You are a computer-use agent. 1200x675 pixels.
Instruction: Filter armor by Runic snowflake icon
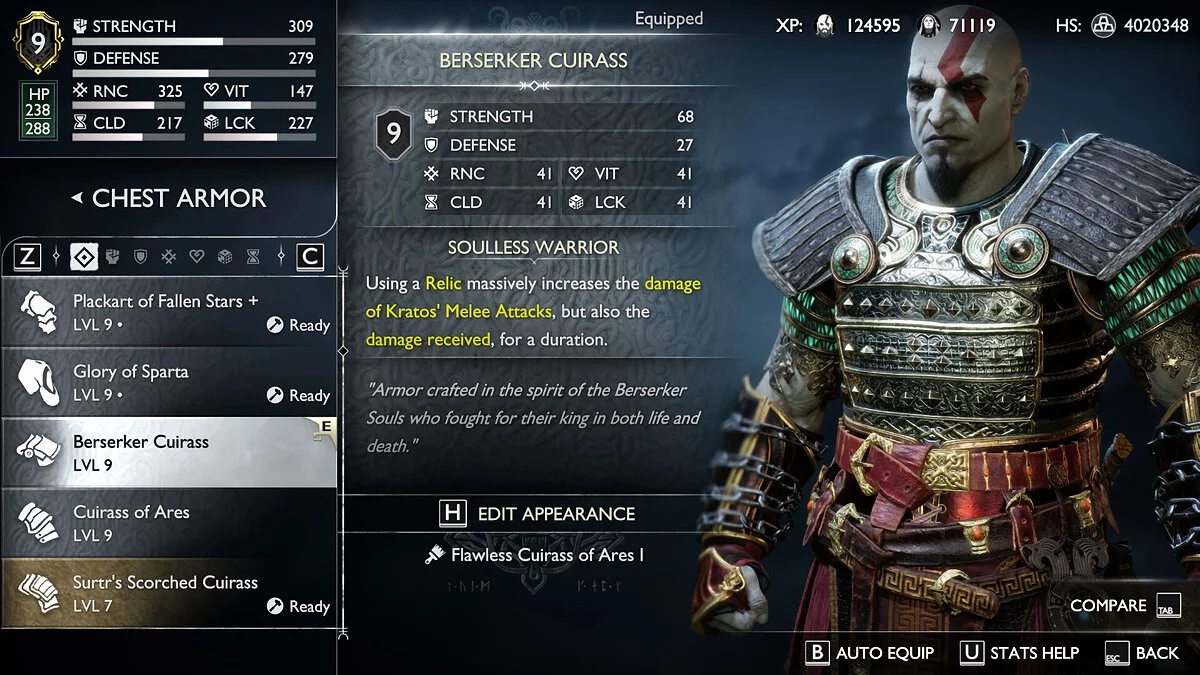coord(168,257)
